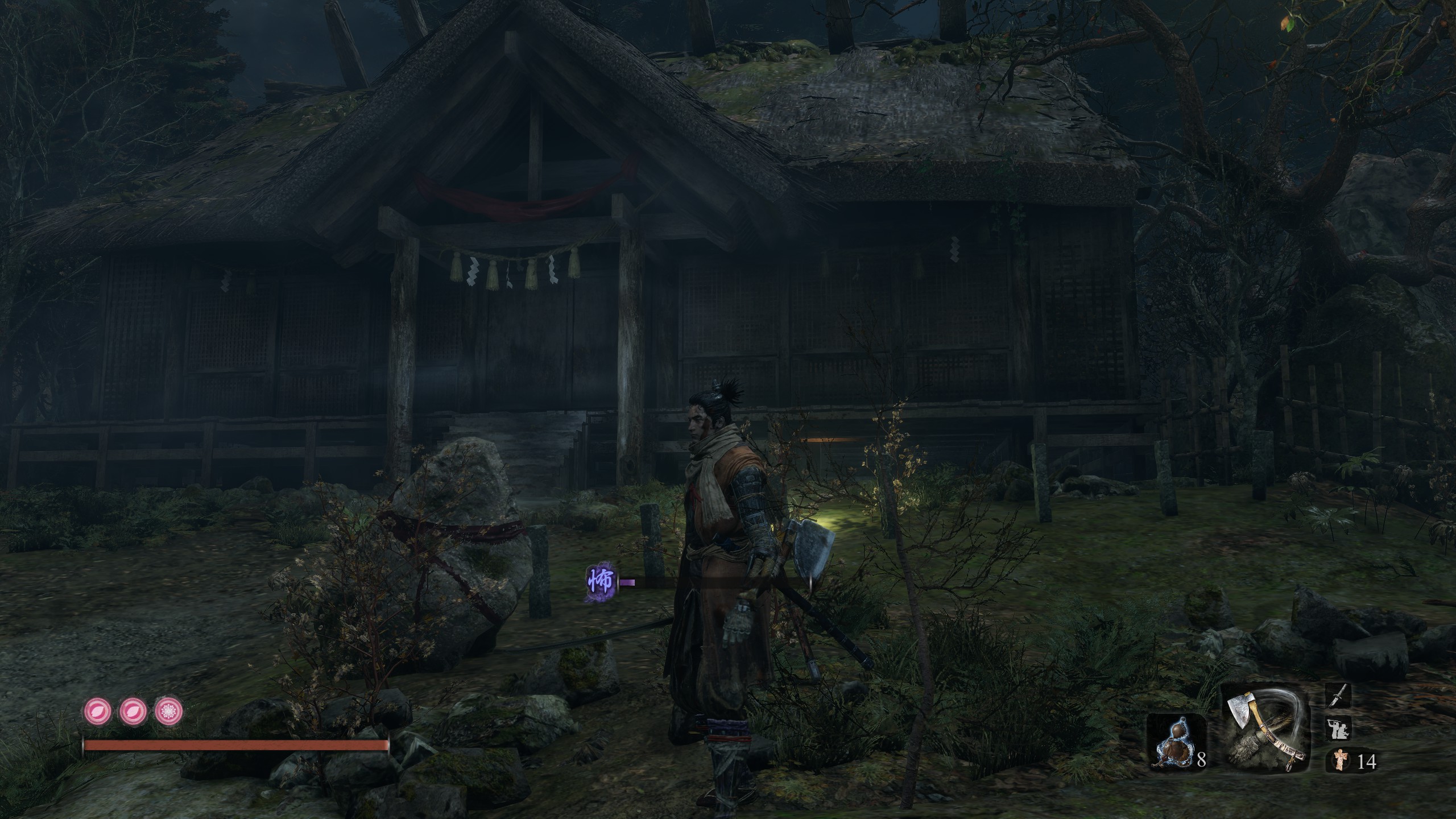The height and width of the screenshot is (819, 1456).
Task: Click the dandelion-shaped resurrection node
Action: click(x=169, y=710)
